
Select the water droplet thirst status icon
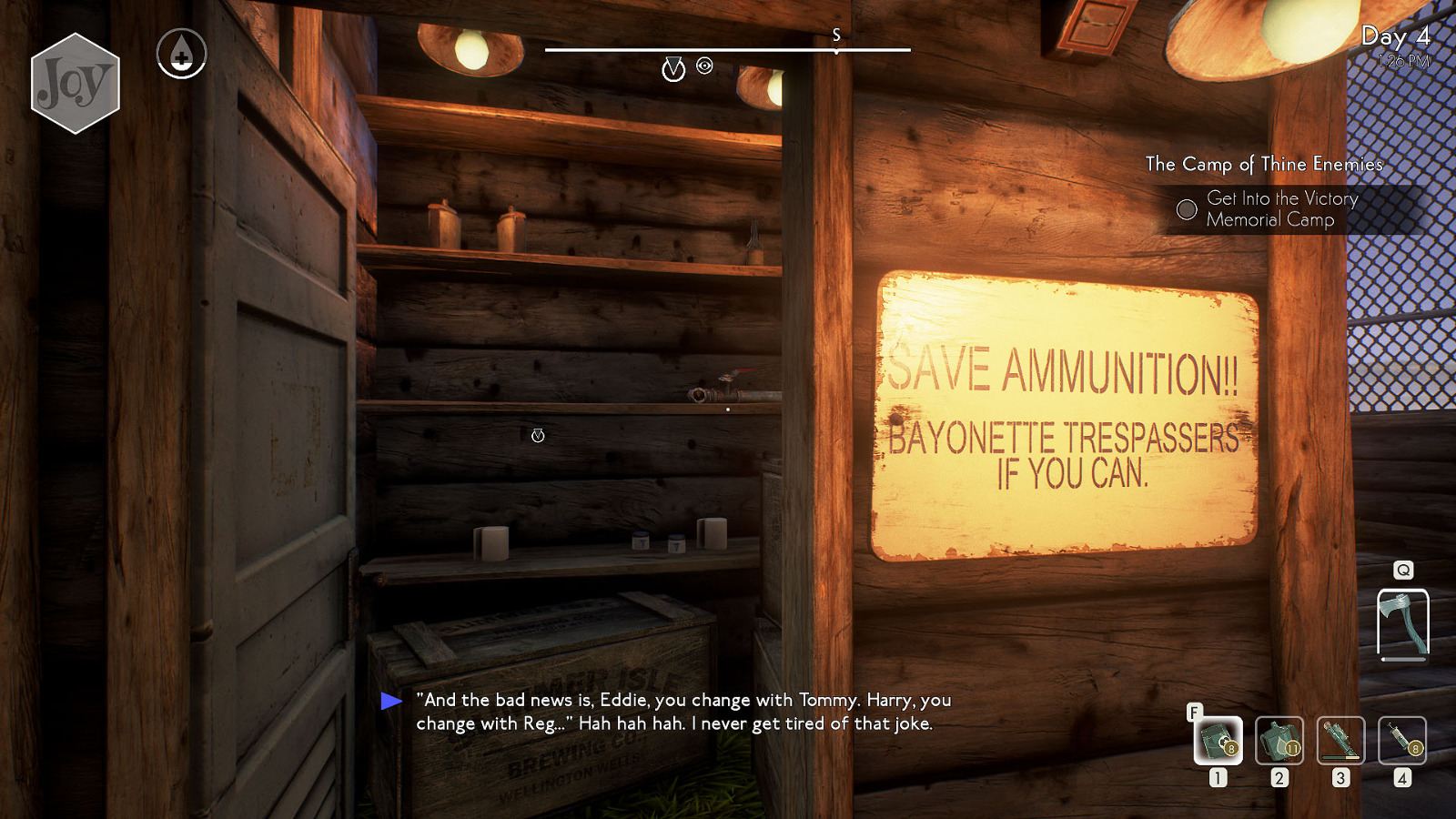181,54
